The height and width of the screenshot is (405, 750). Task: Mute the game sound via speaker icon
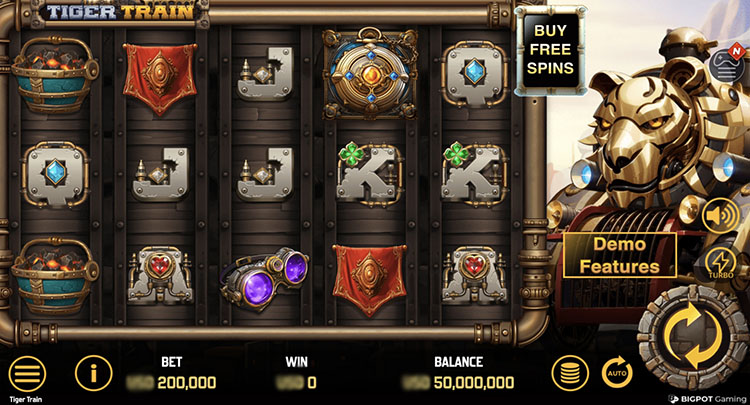(x=720, y=215)
